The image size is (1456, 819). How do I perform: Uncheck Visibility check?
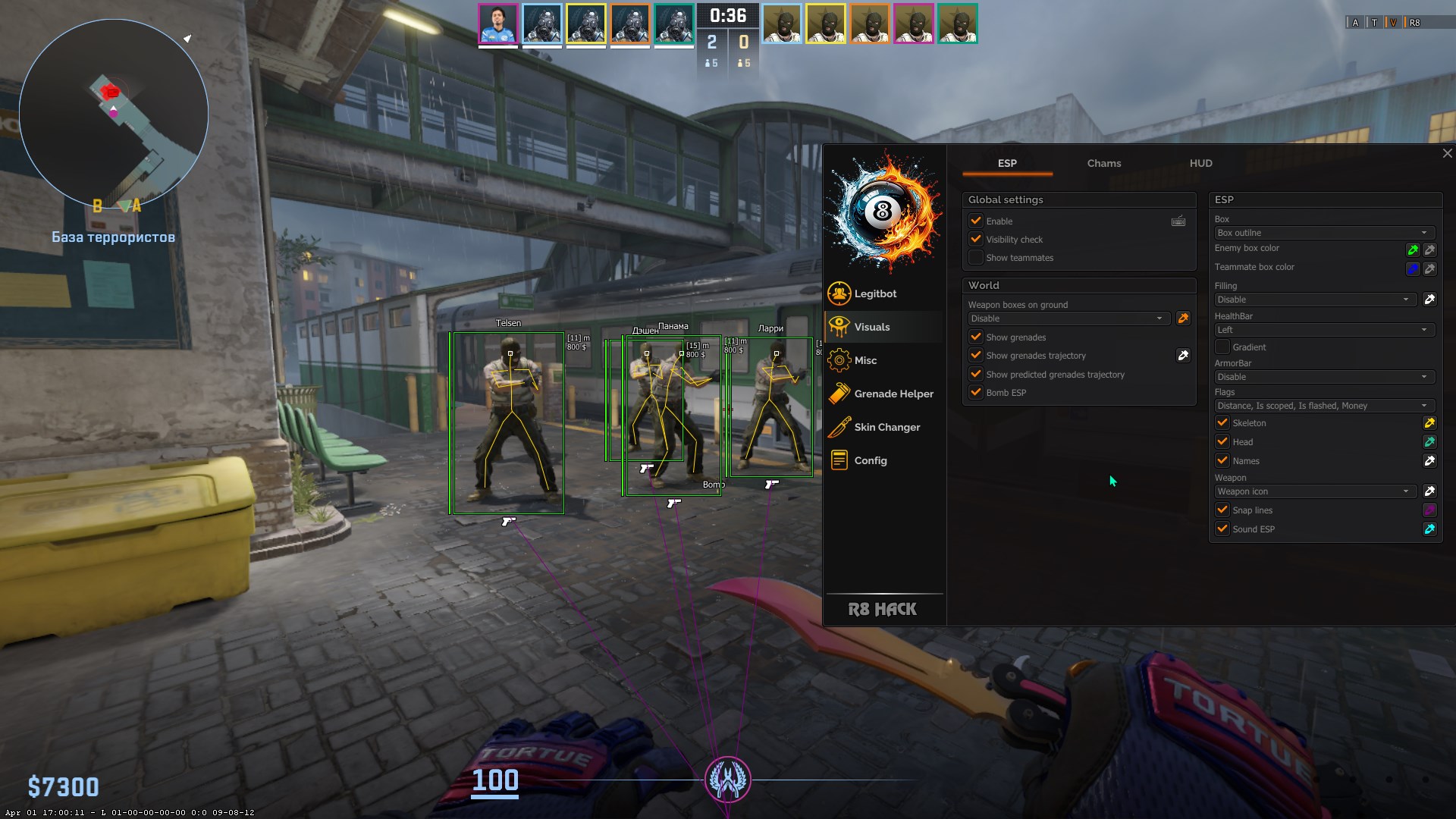(976, 239)
